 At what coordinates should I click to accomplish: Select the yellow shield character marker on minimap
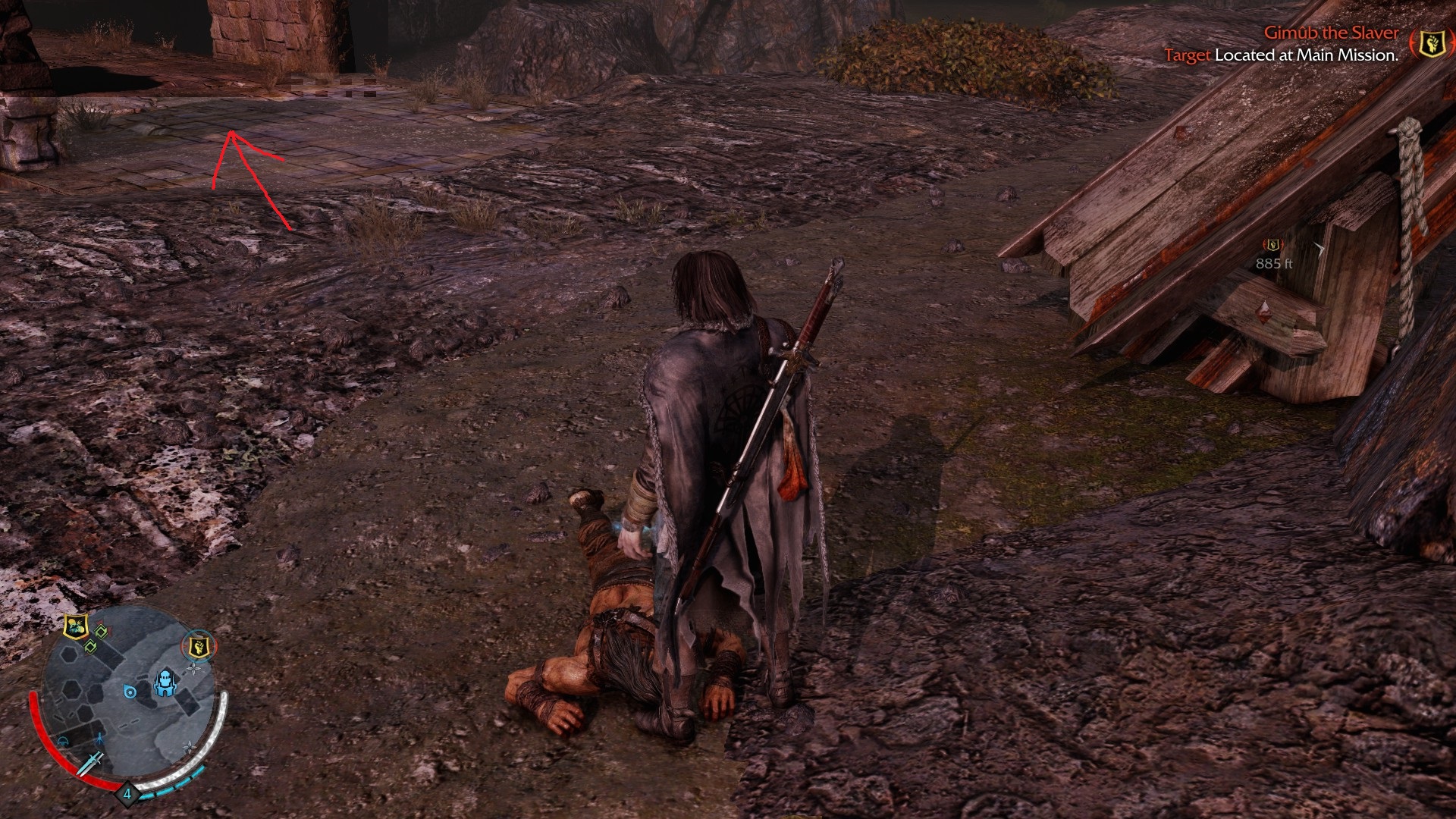tap(76, 626)
